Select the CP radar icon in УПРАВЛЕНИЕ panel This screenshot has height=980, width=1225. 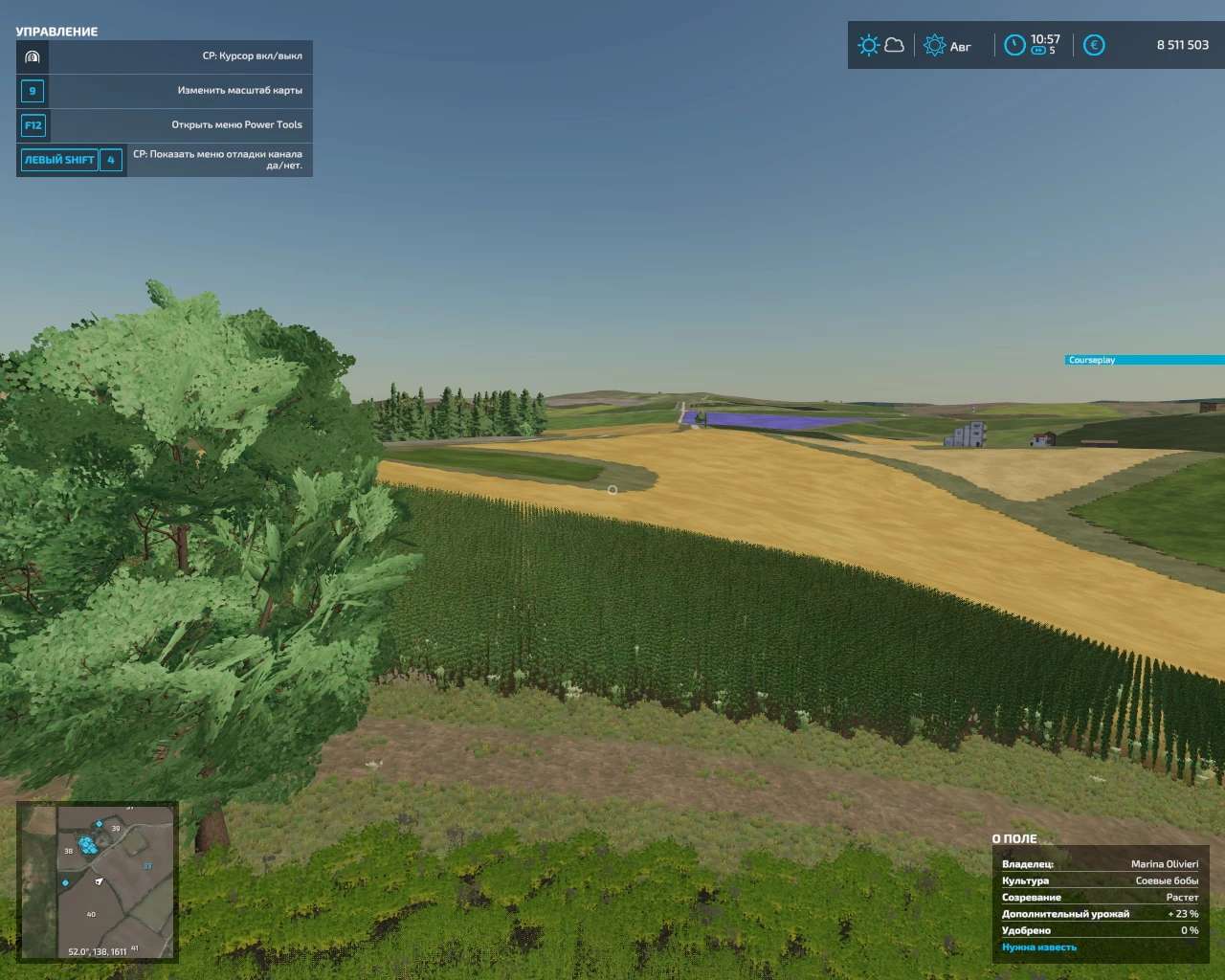point(33,56)
